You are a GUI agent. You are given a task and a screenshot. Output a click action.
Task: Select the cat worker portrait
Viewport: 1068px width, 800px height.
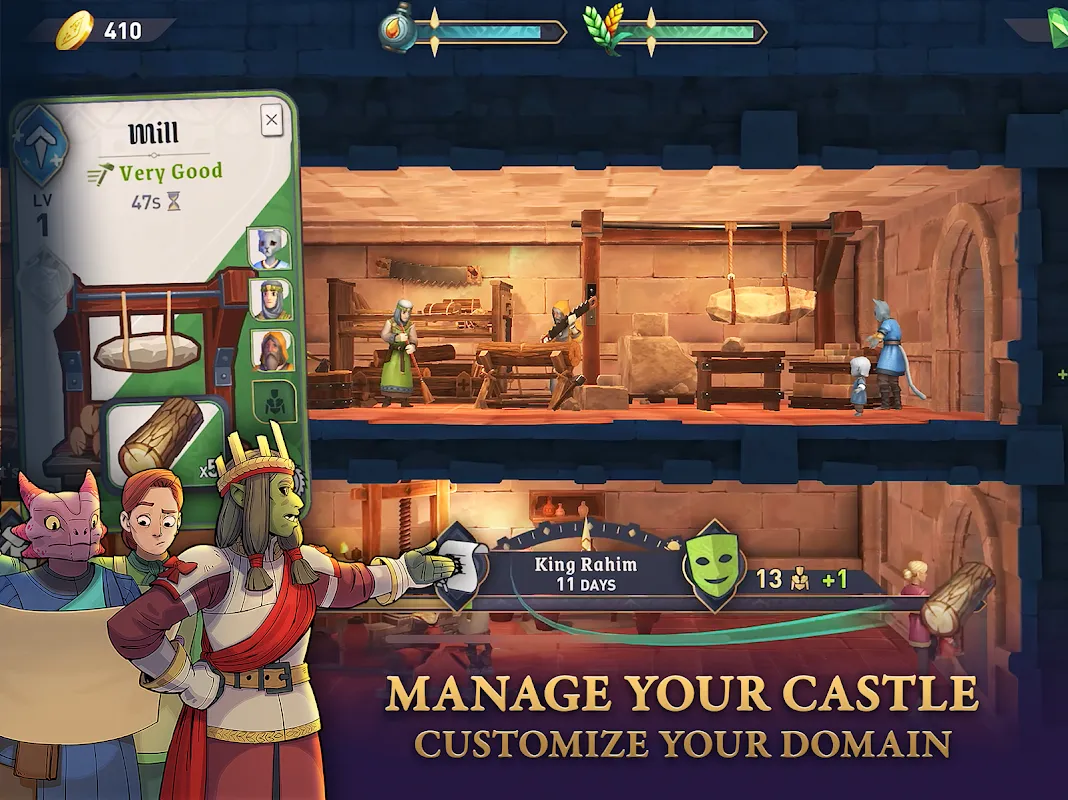tap(269, 249)
